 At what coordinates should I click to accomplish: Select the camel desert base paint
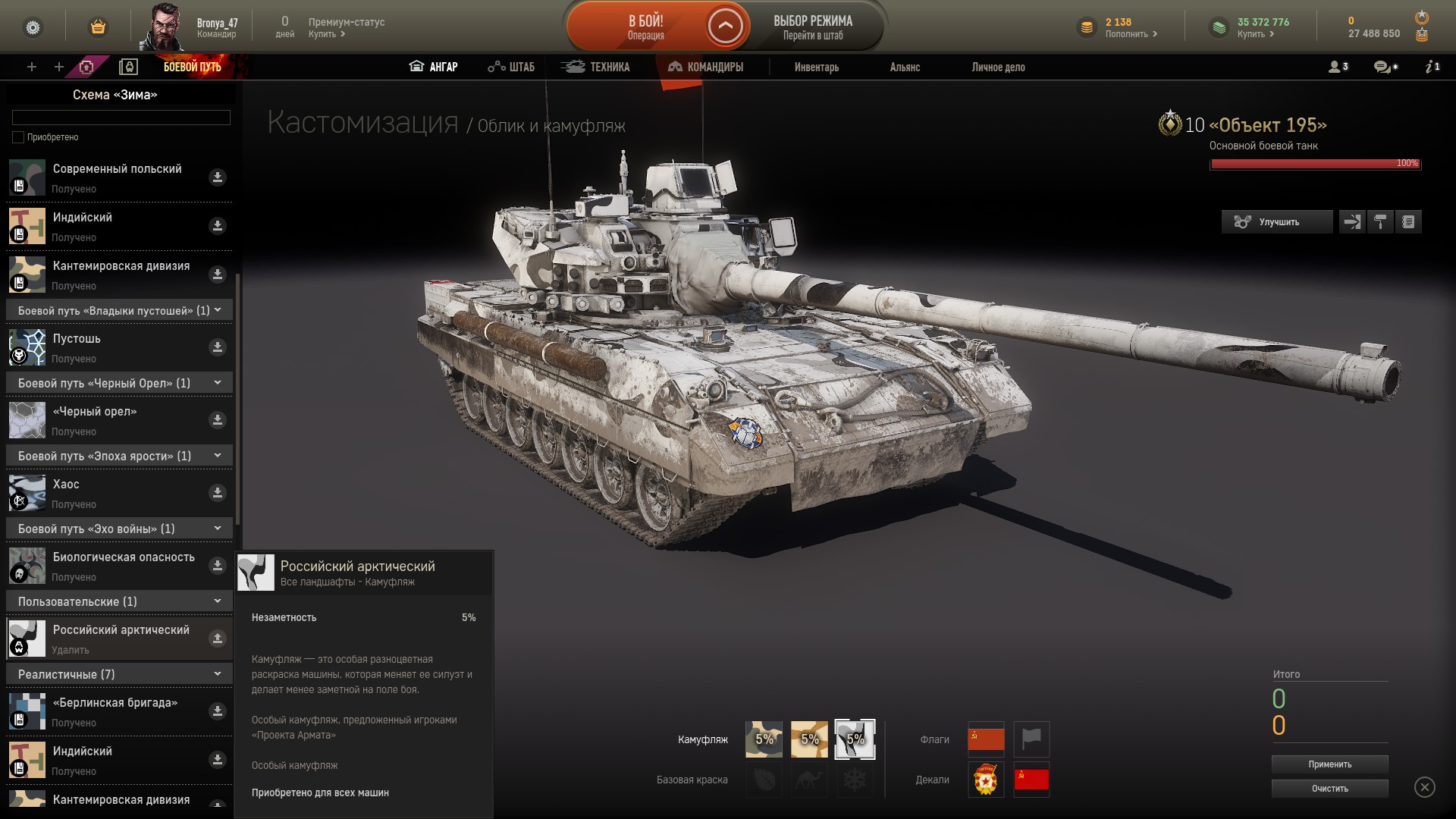809,780
